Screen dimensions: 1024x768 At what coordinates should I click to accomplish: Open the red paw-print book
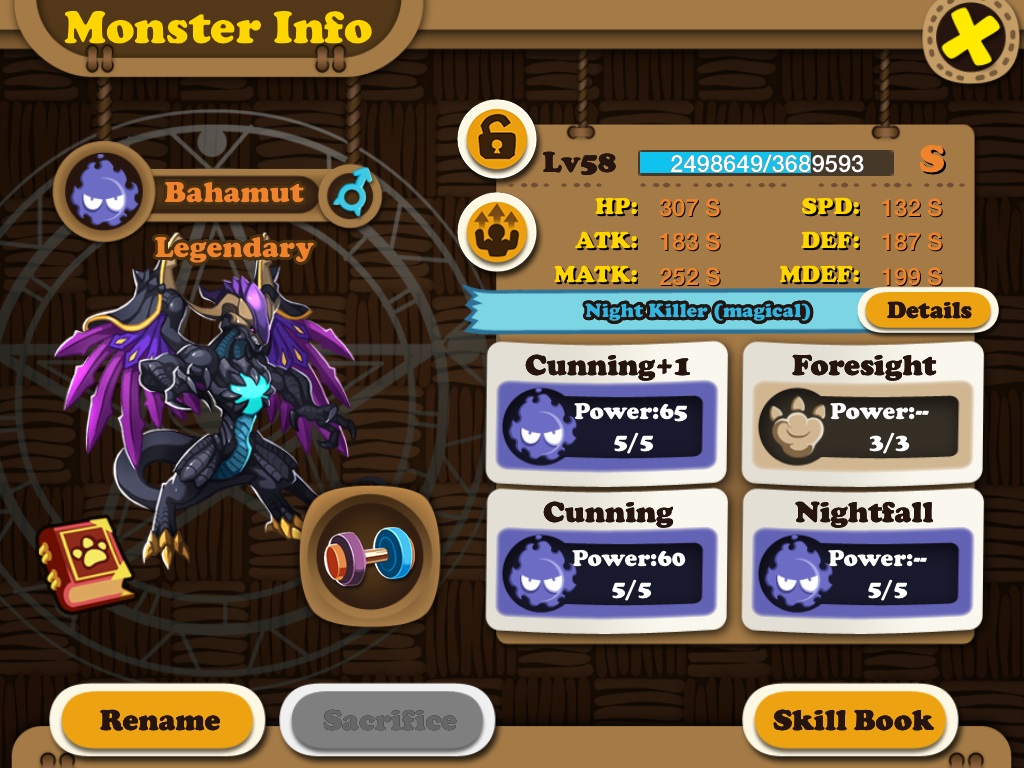(84, 563)
